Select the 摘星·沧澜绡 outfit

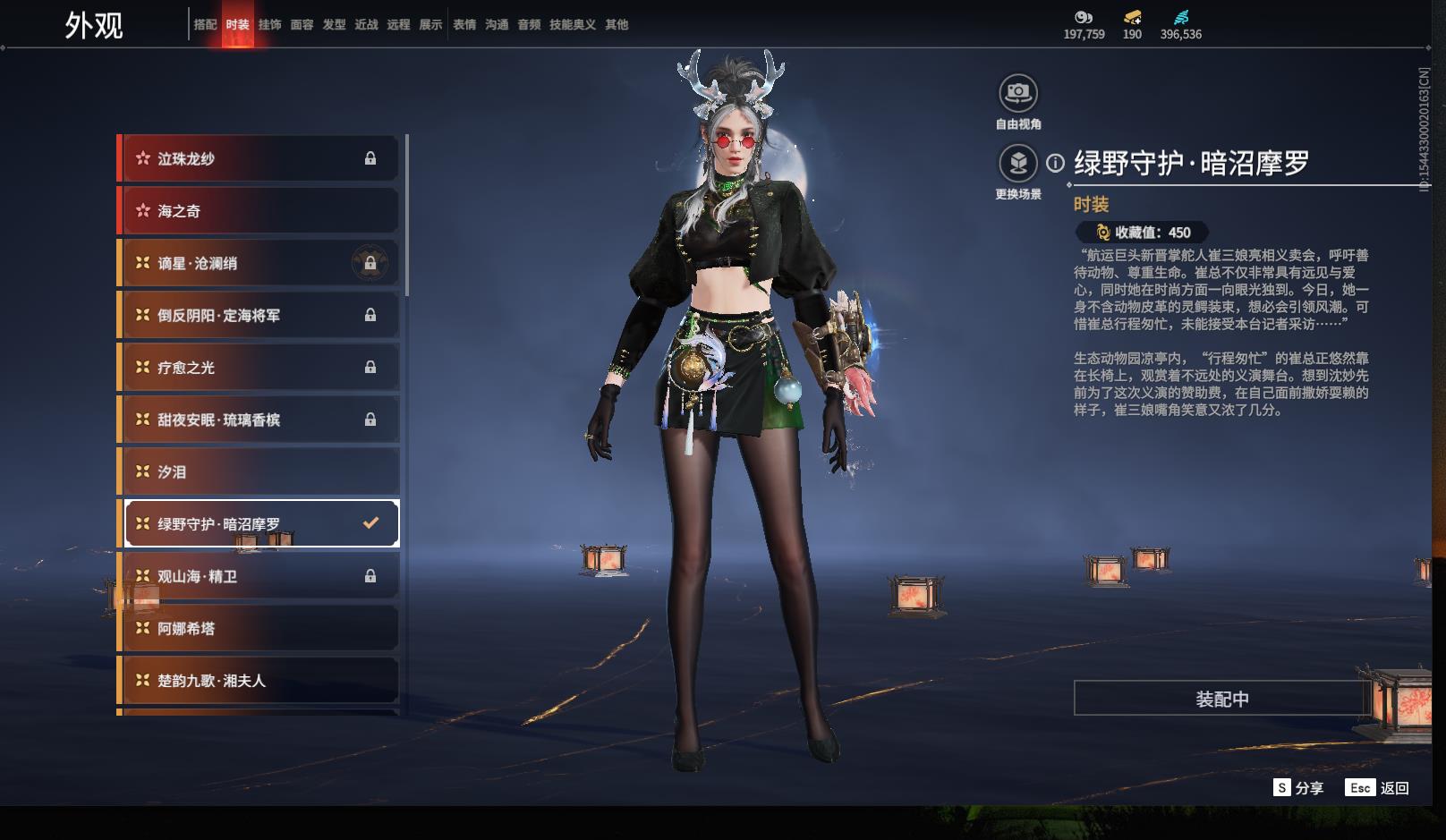coord(259,264)
